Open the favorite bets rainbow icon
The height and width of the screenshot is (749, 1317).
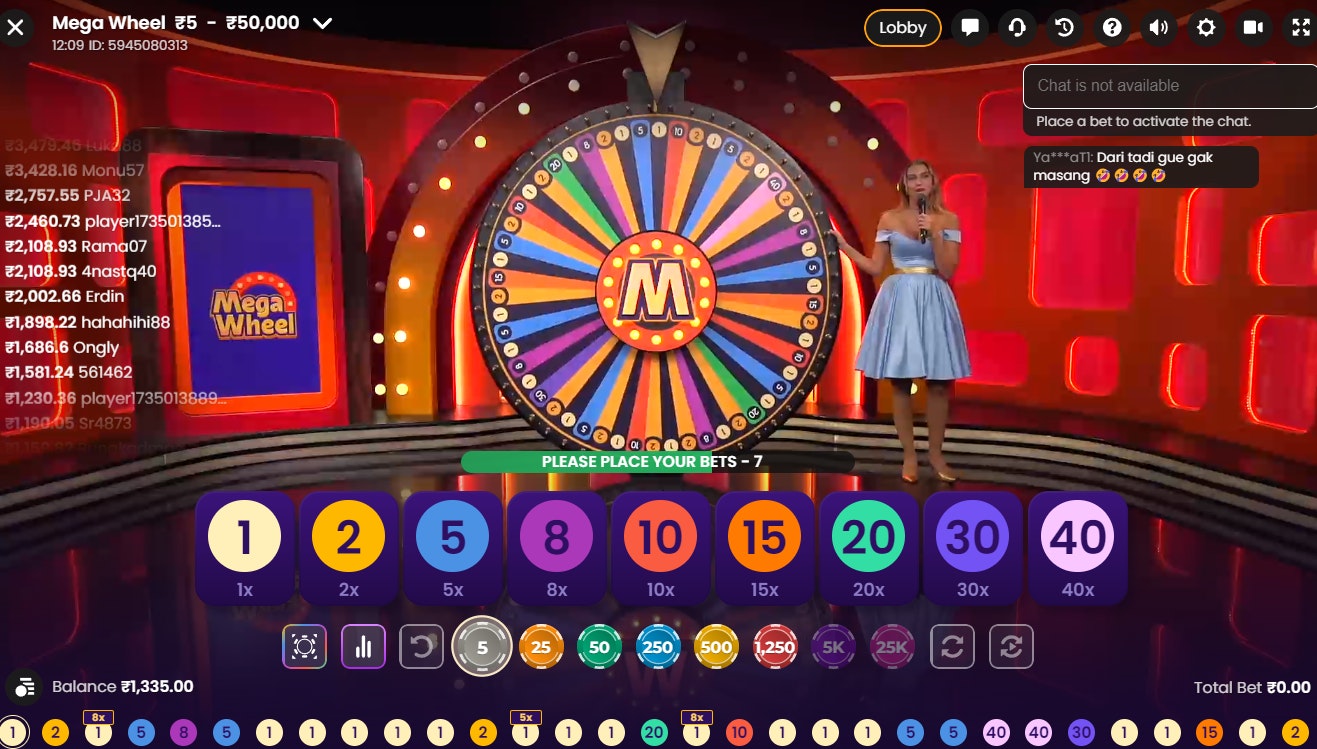tap(304, 646)
